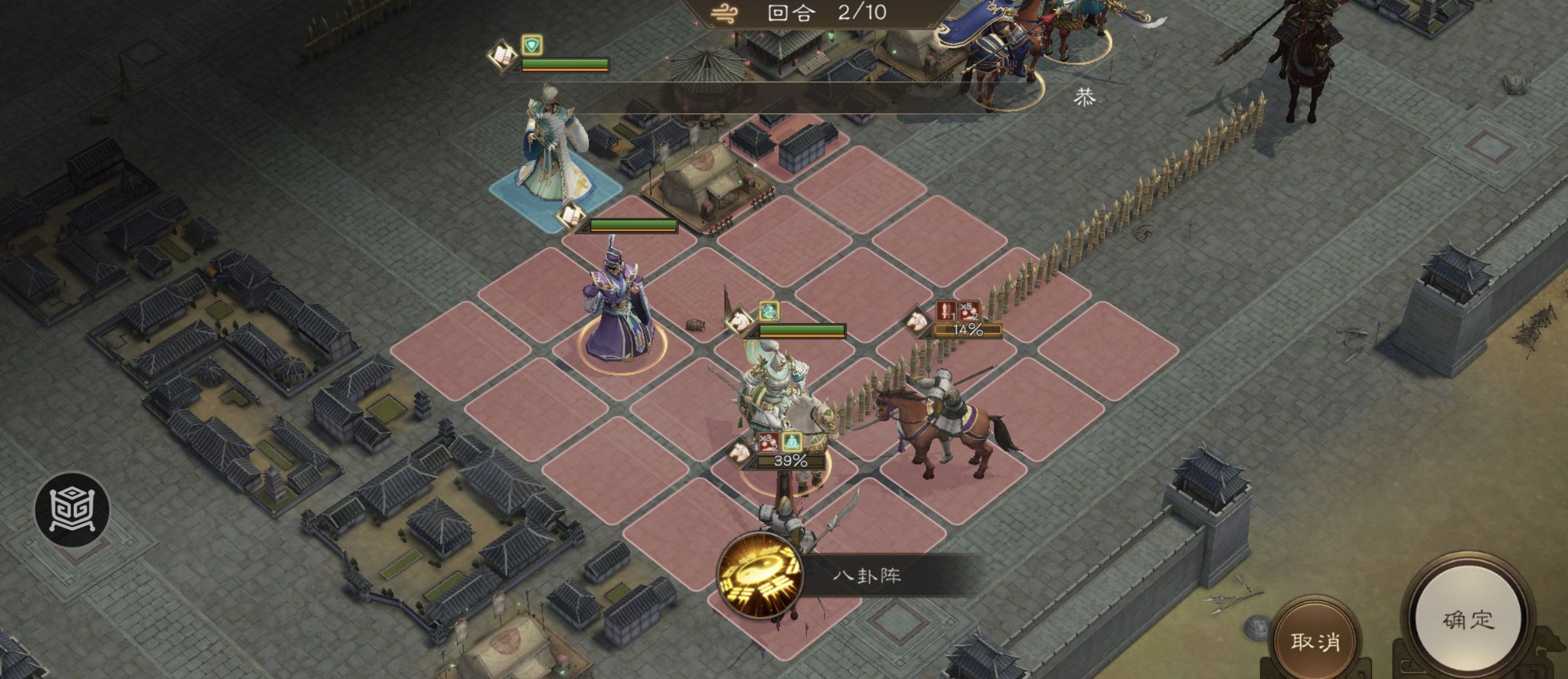1568x679 pixels.
Task: Confirm the action with 确定 button
Action: 1467,620
